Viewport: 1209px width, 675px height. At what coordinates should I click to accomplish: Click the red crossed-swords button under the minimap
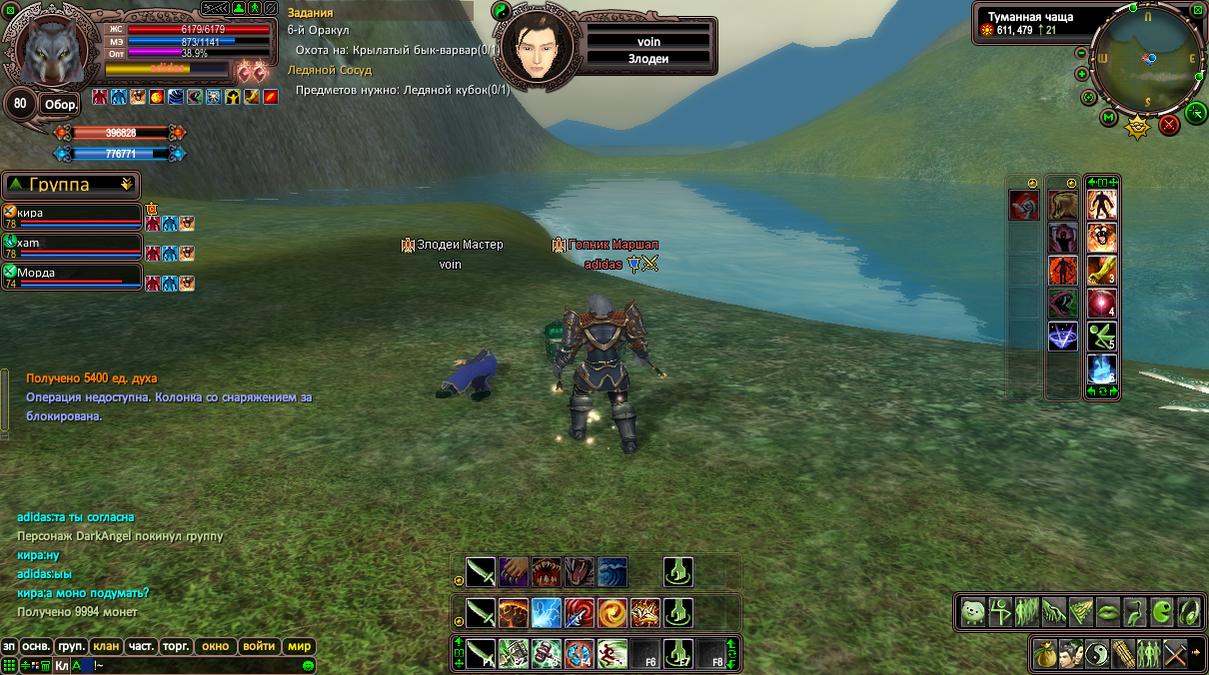coord(1169,125)
